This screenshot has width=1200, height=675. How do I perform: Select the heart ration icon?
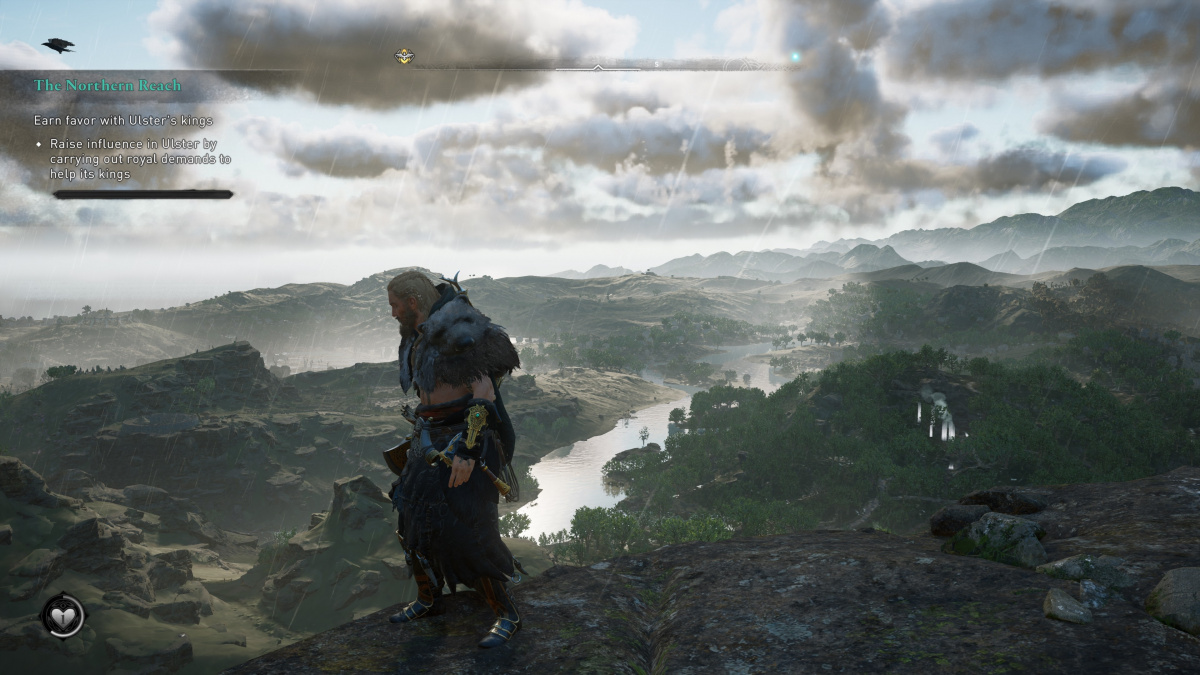pyautogui.click(x=63, y=616)
